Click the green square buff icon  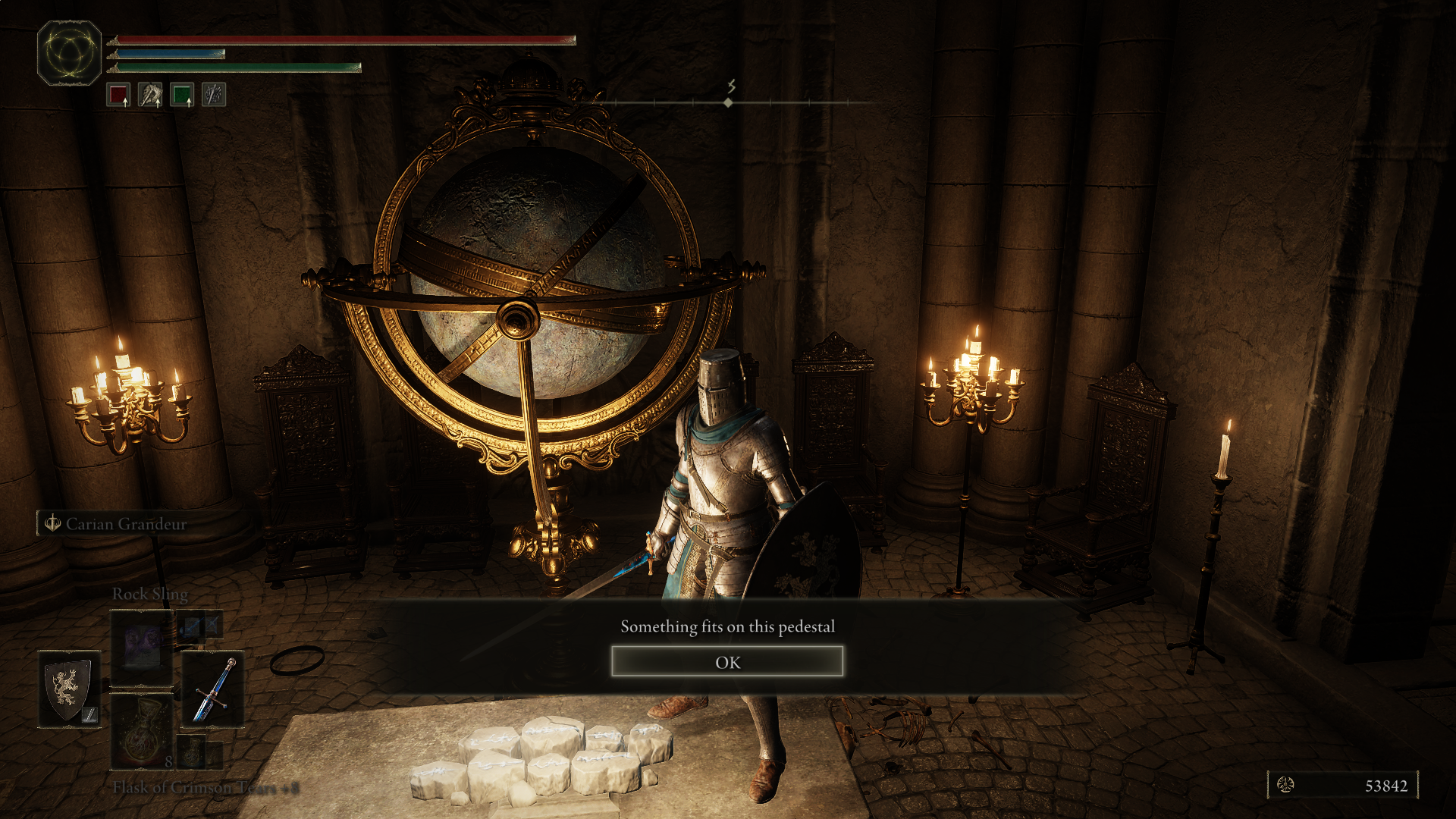coord(182,96)
